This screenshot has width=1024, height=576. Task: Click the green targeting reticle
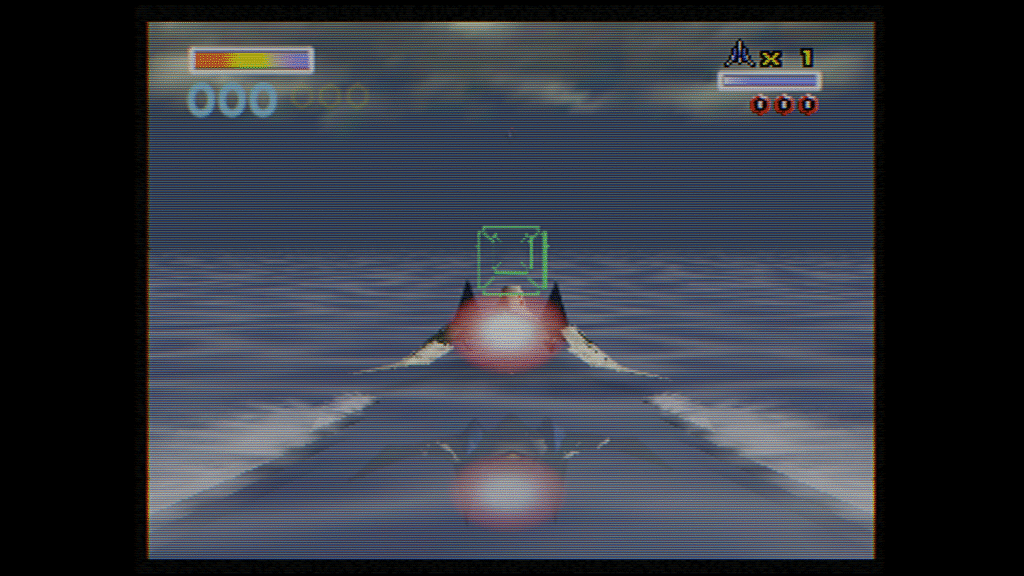coord(512,254)
